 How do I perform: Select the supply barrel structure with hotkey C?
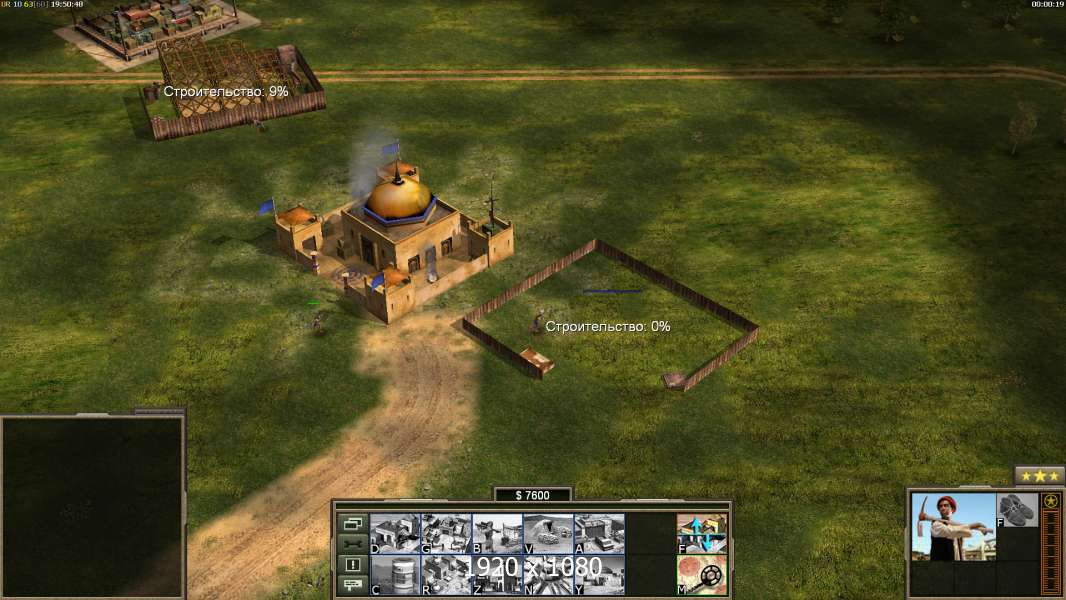395,575
